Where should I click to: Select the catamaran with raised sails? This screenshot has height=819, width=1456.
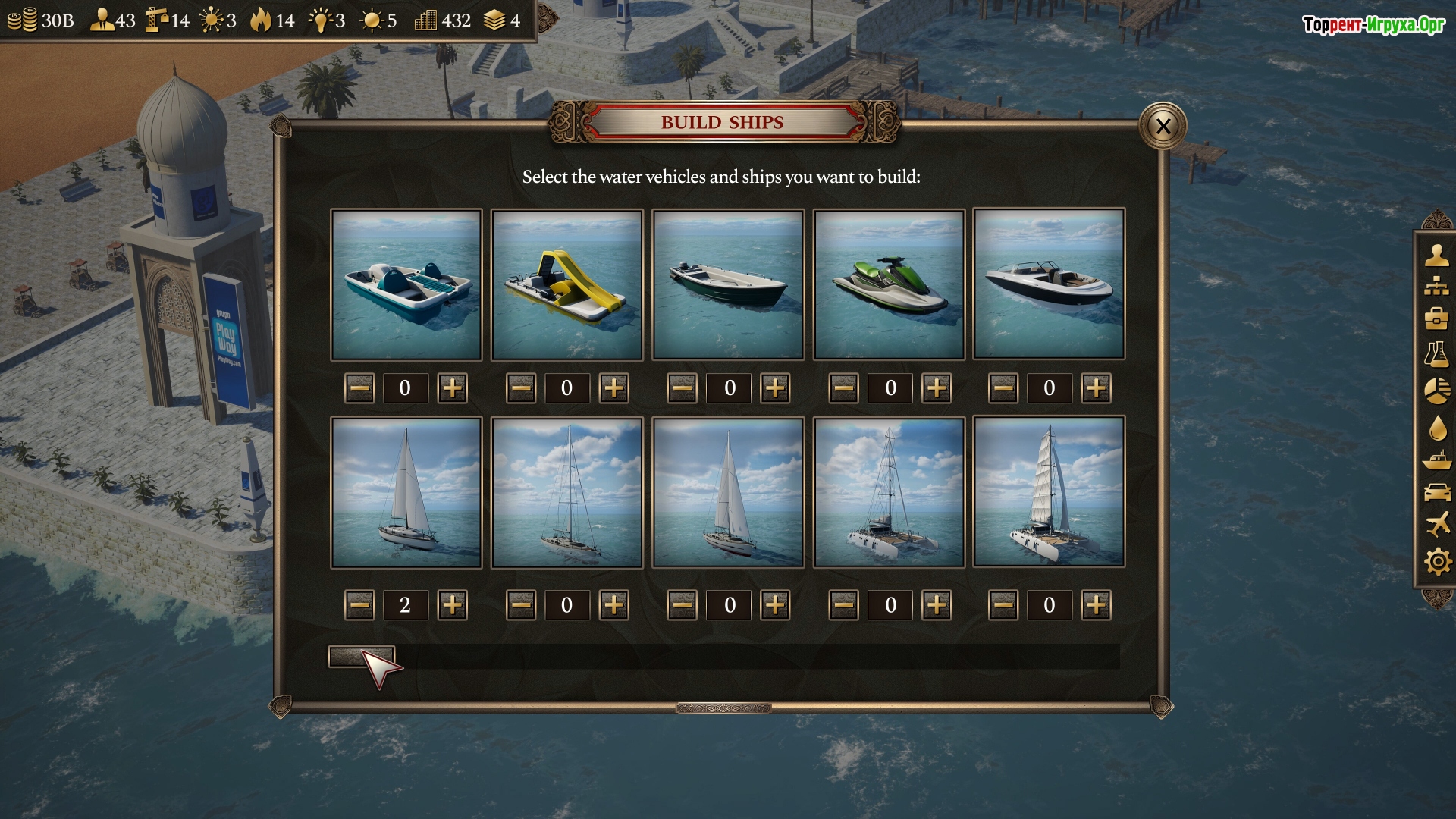point(1049,492)
